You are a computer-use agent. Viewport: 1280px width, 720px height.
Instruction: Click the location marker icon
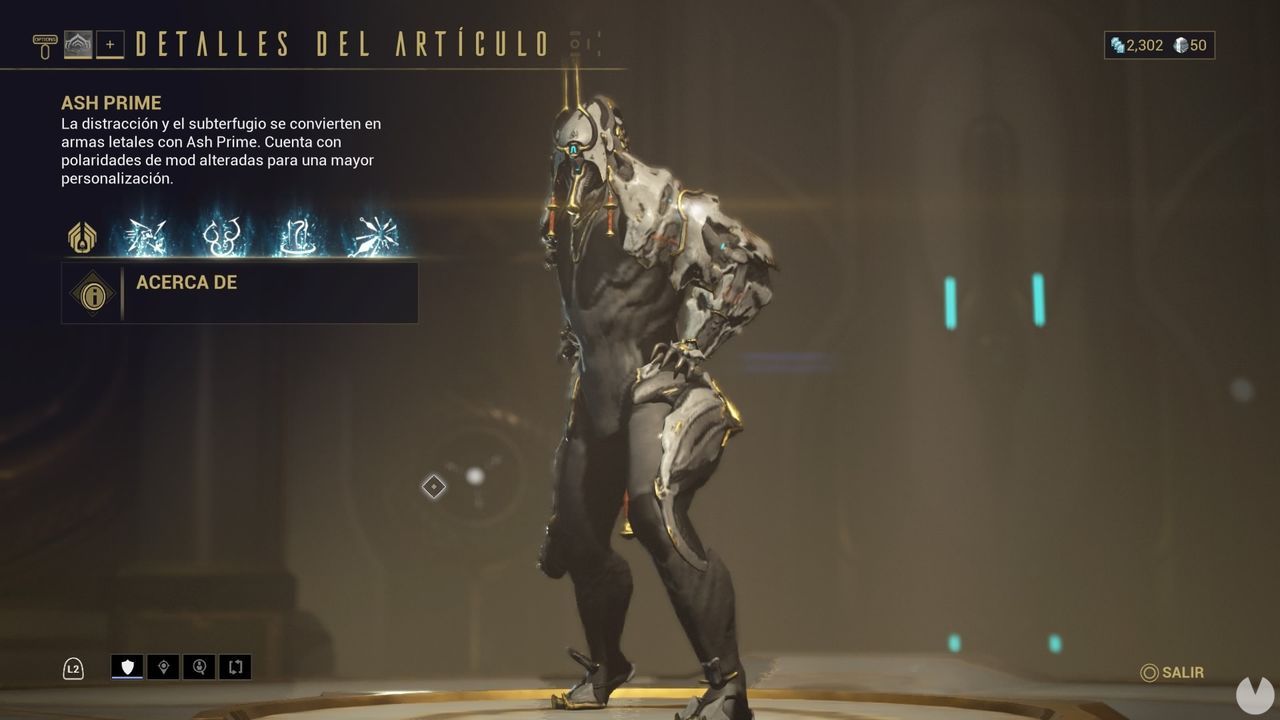[164, 666]
